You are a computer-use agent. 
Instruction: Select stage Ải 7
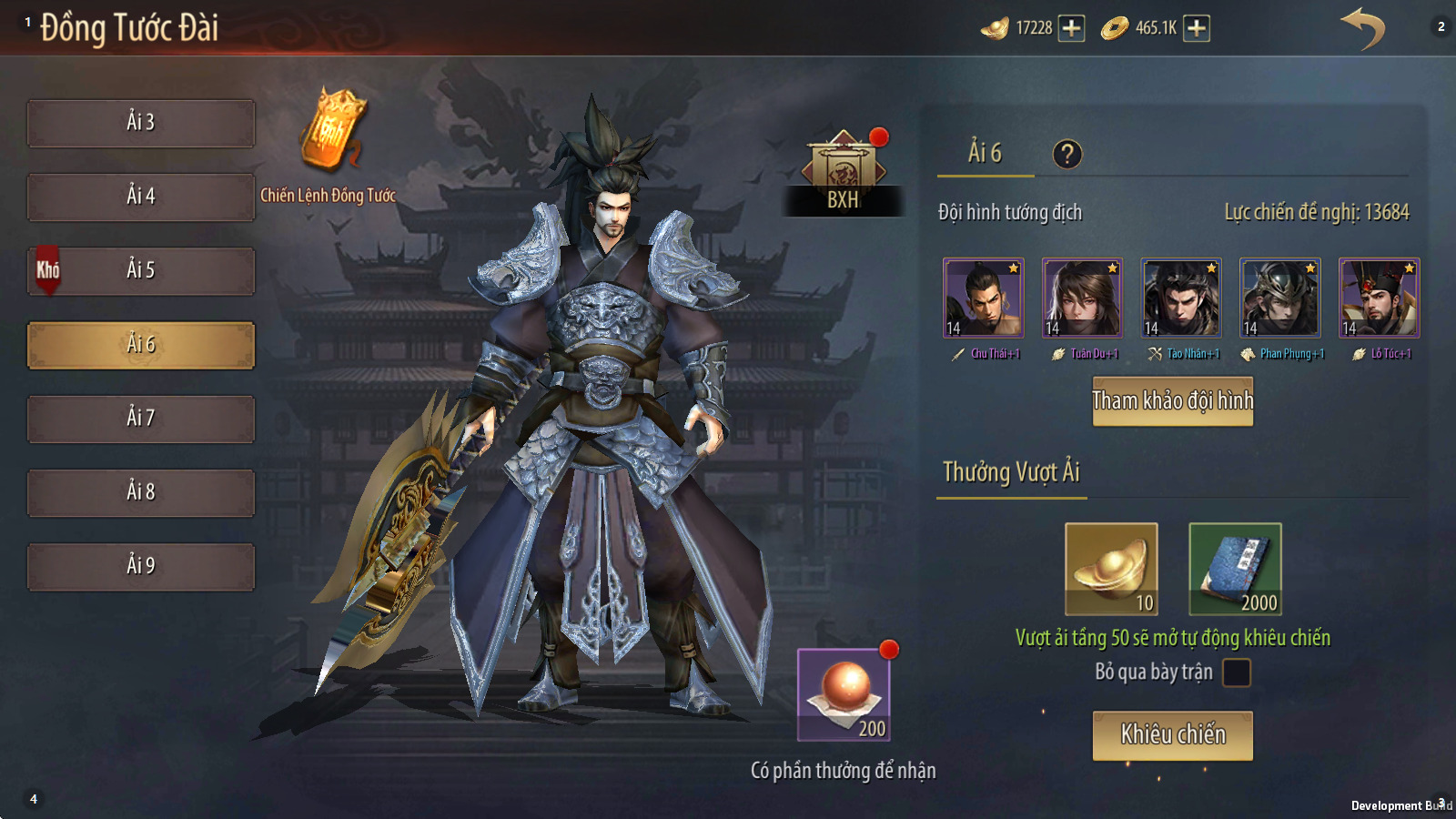click(x=141, y=419)
